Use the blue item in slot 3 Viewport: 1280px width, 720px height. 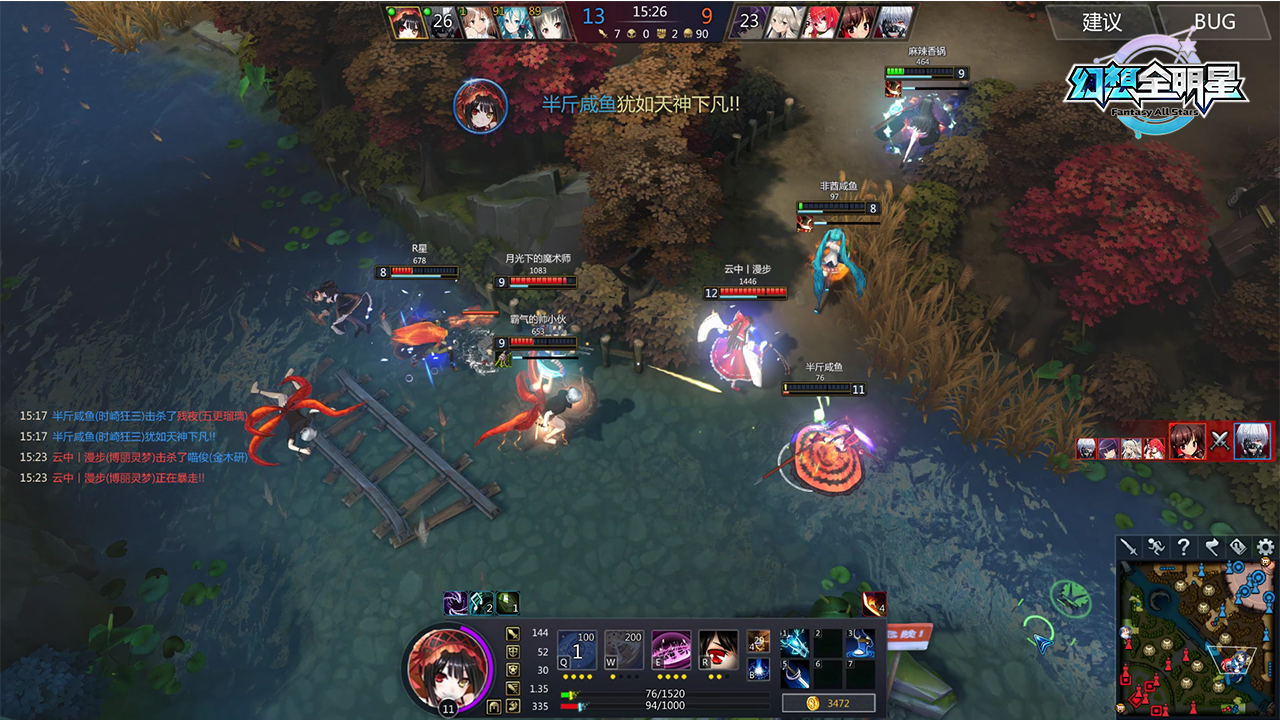[860, 643]
